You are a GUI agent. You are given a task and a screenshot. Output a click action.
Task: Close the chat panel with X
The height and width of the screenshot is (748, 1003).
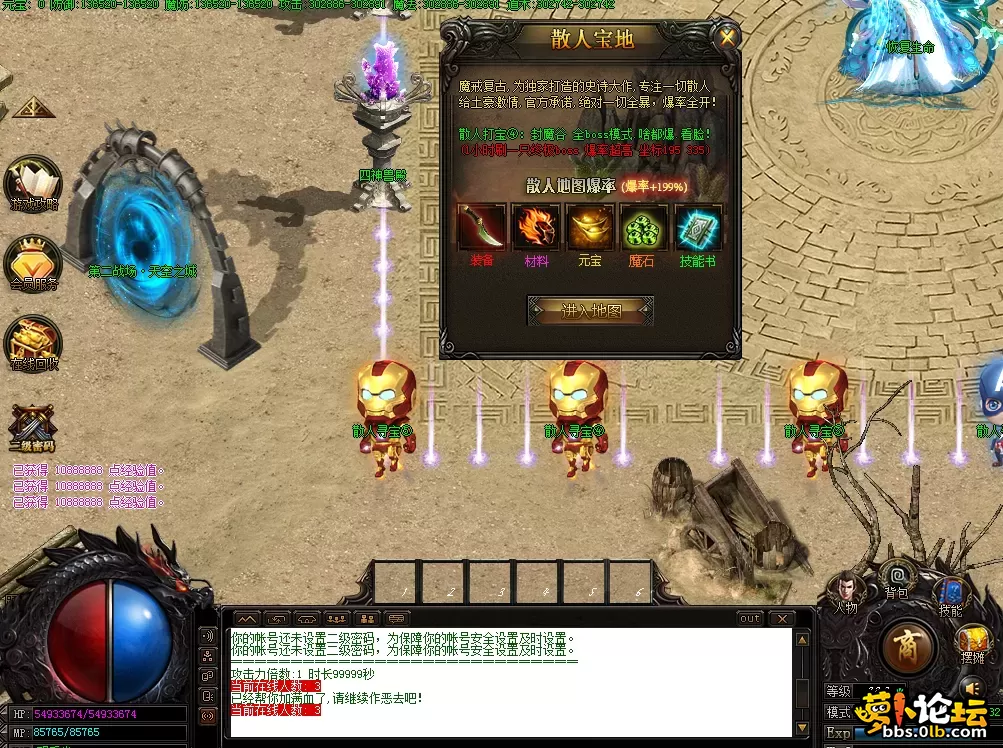click(x=781, y=619)
